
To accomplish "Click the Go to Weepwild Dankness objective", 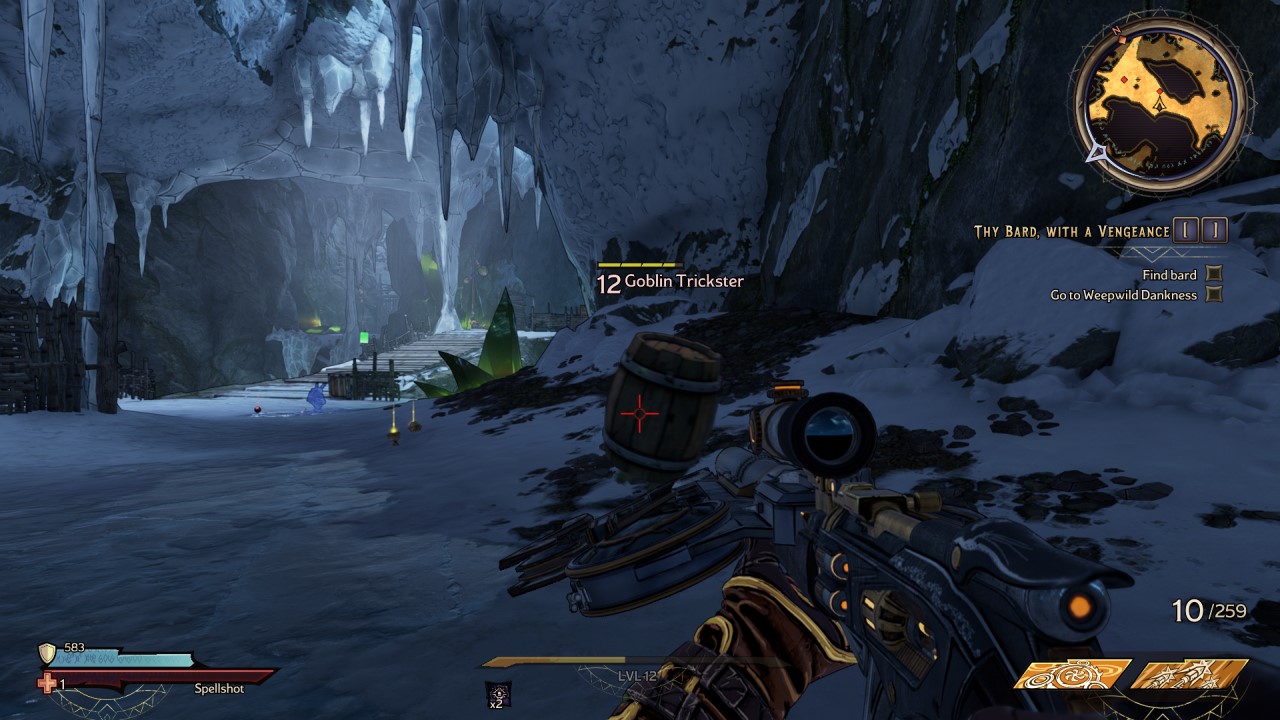I will tap(1123, 295).
